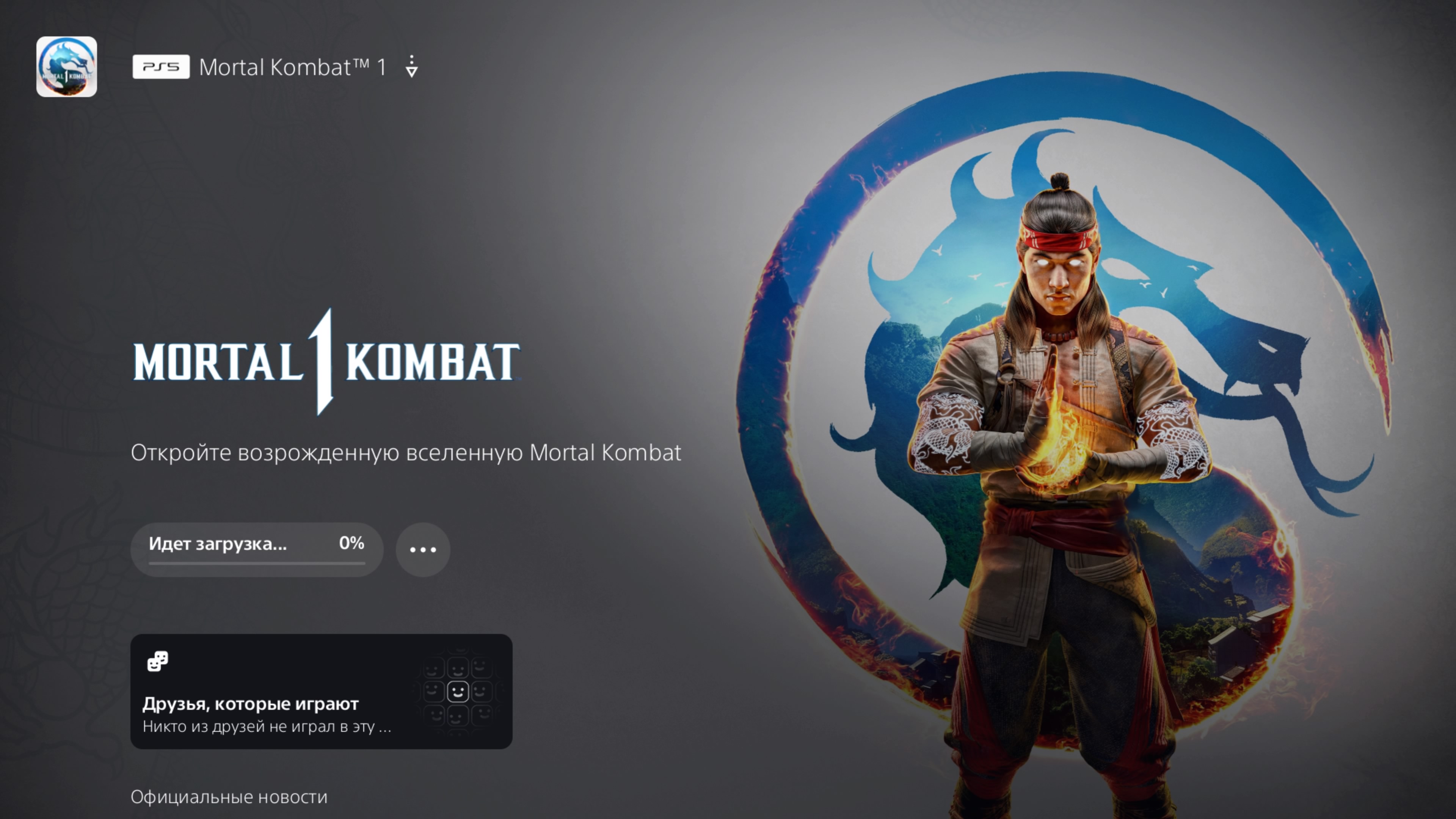Open the friends who play card
Screen dimensions: 1456x819
coord(321,691)
